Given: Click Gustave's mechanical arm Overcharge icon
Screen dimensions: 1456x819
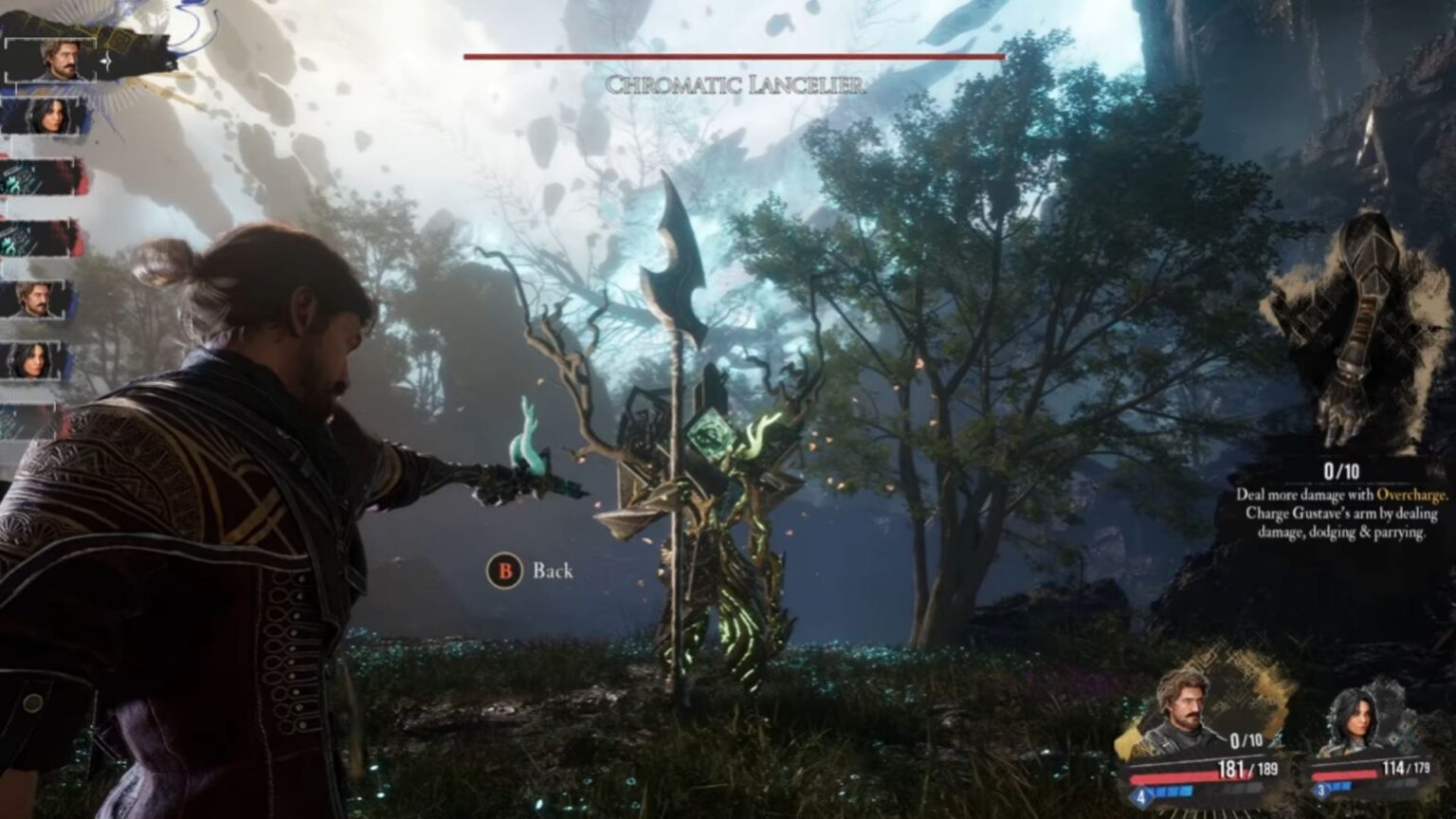Looking at the screenshot, I should point(1356,332).
